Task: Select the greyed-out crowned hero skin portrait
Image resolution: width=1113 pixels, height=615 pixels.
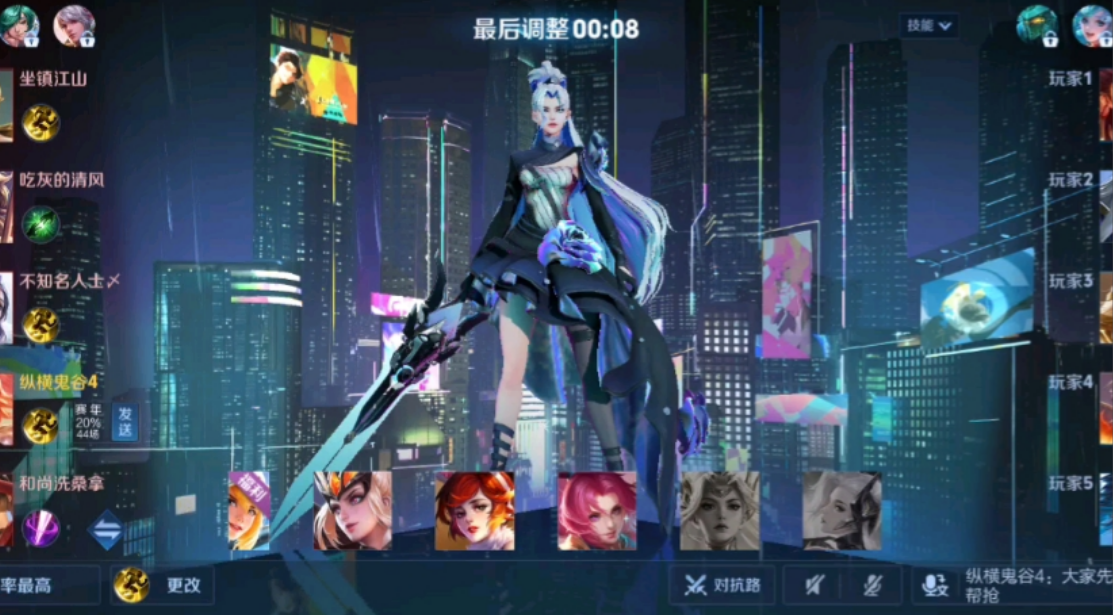Action: pos(719,511)
